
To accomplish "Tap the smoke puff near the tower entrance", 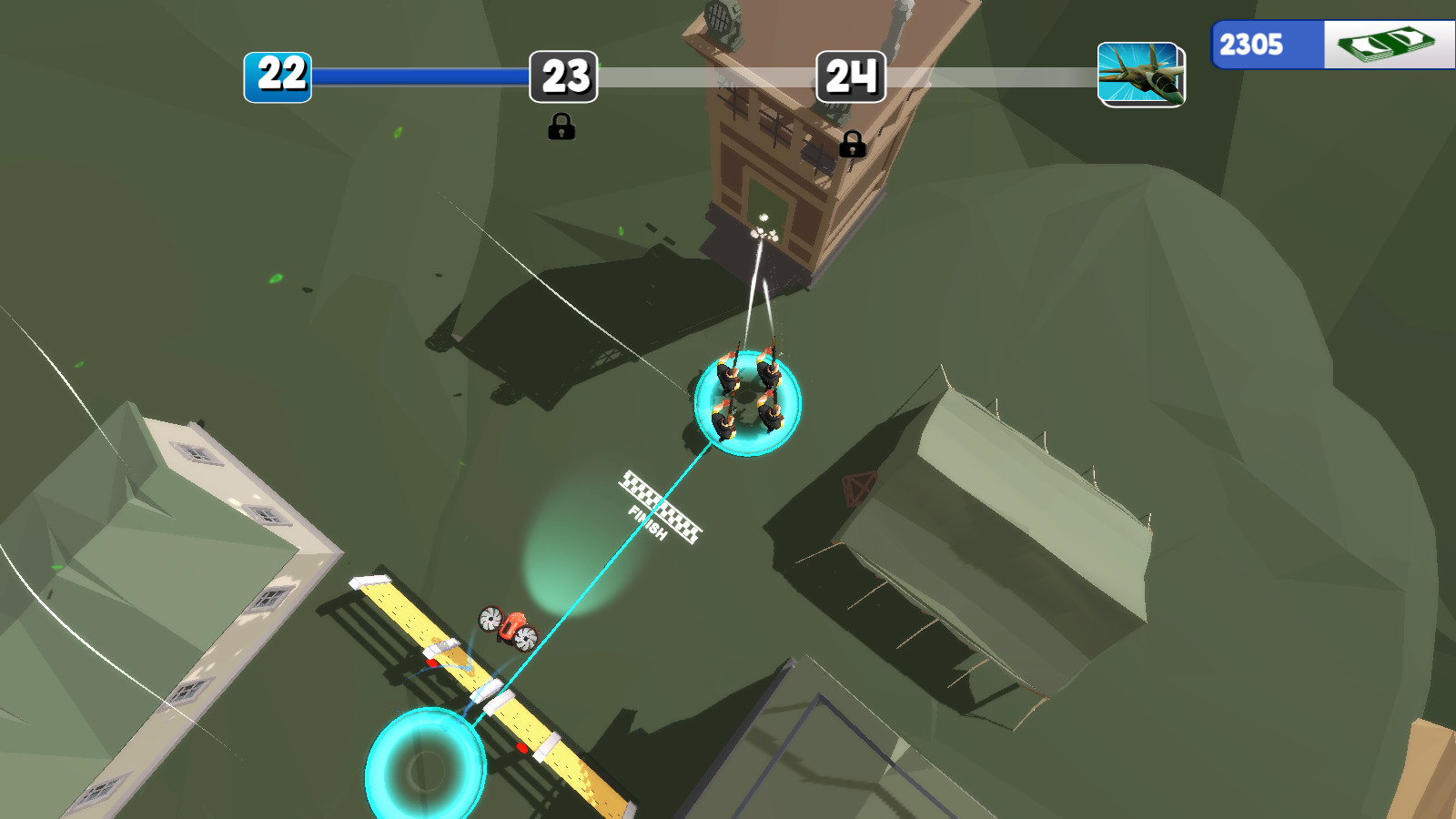I will (763, 235).
